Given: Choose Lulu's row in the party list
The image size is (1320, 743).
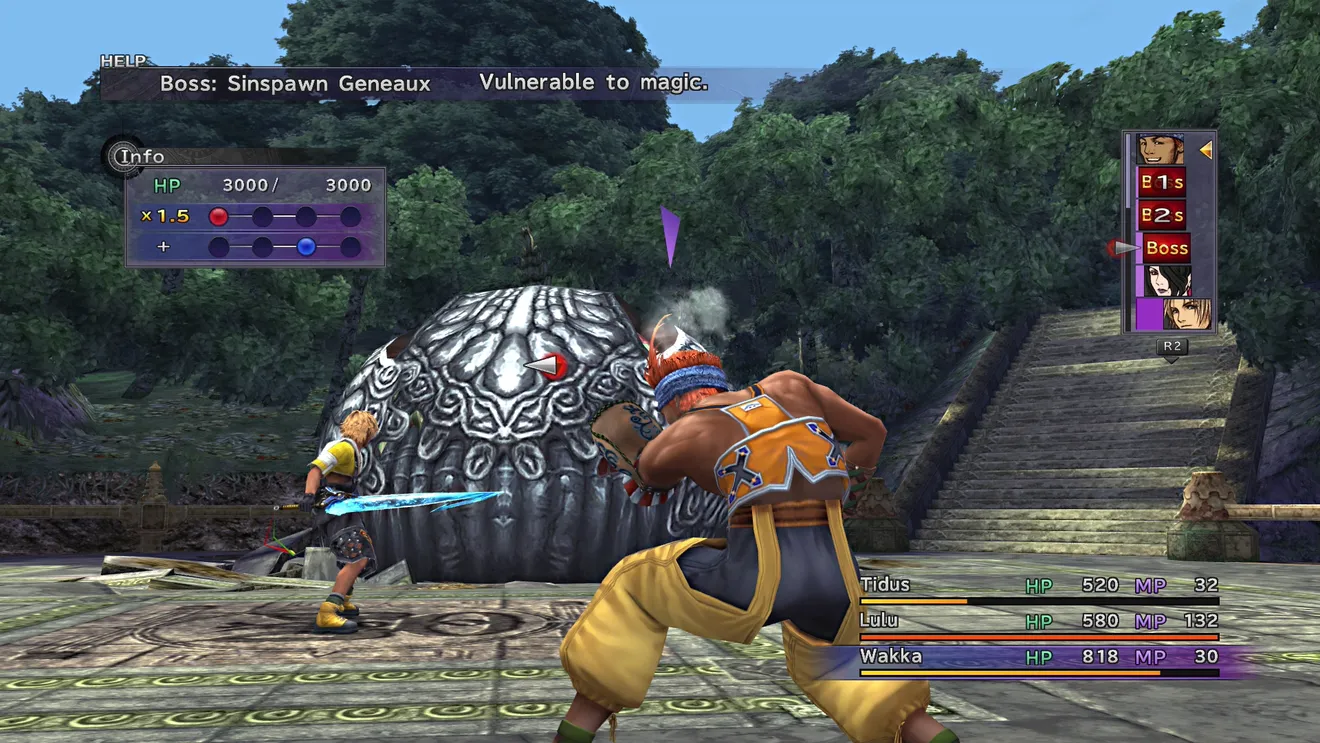Looking at the screenshot, I should (1038, 622).
